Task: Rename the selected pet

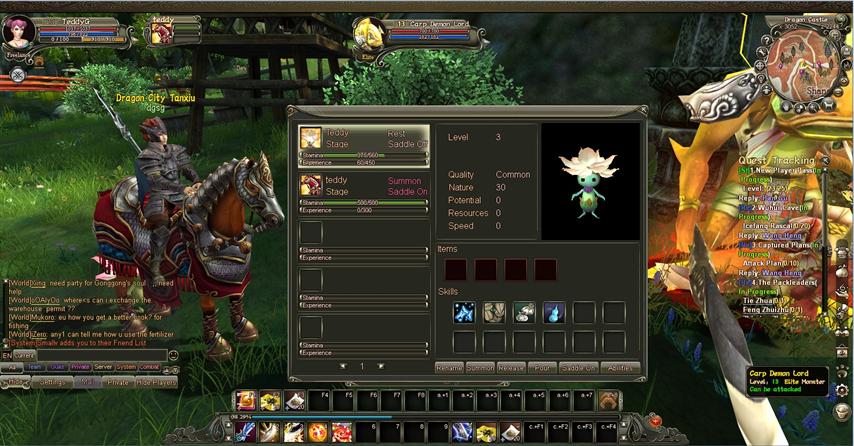Action: (x=449, y=368)
